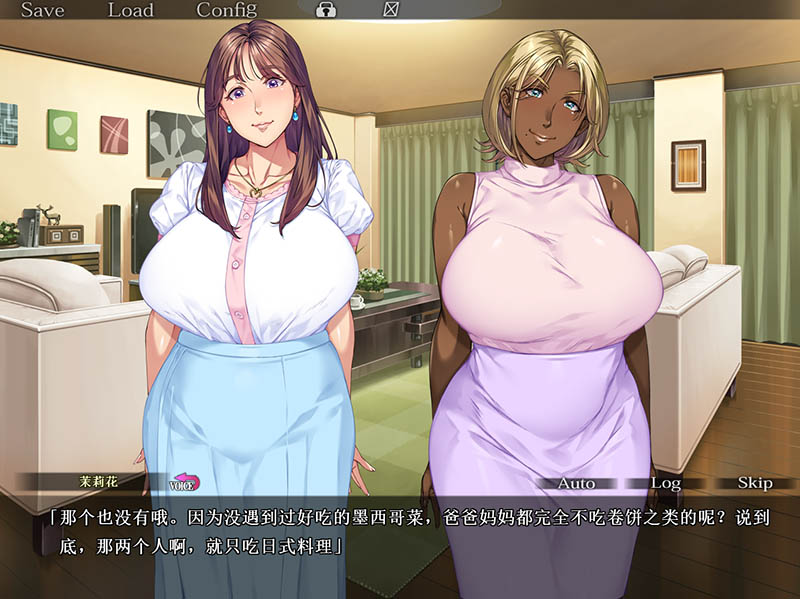Click the crossed-box icon in top bar

click(390, 11)
